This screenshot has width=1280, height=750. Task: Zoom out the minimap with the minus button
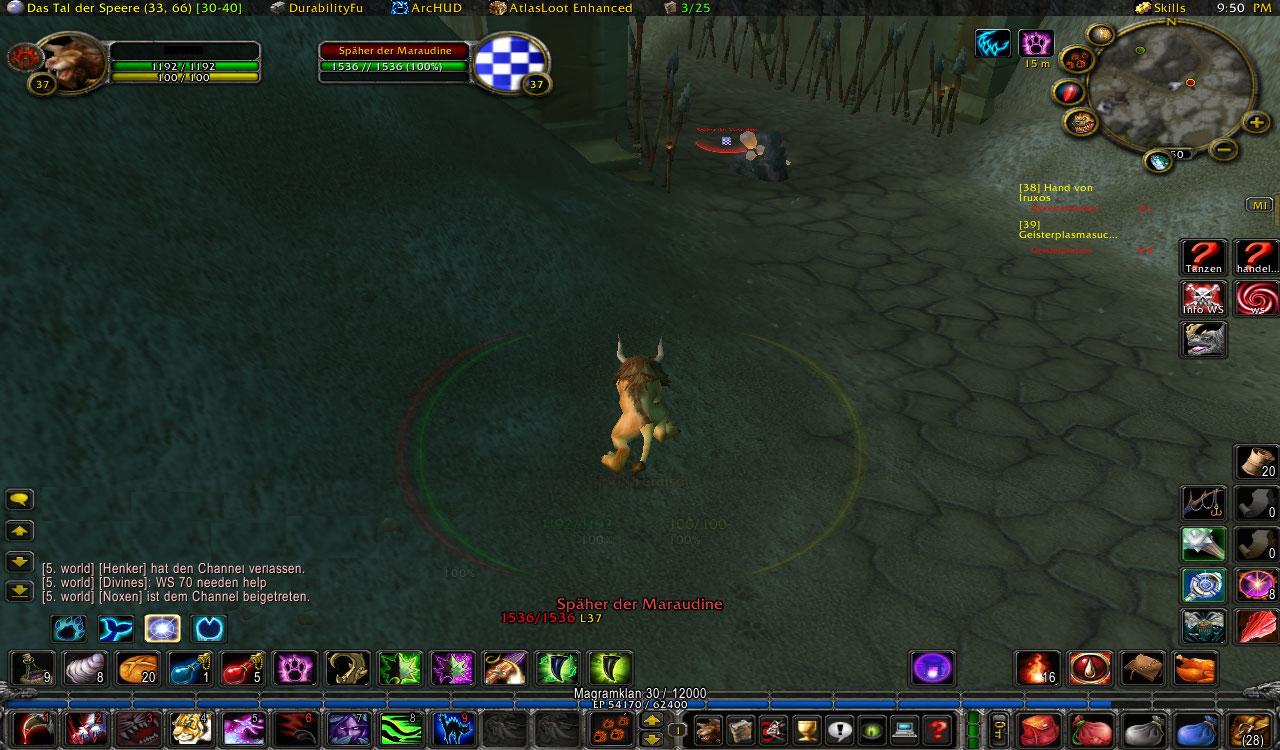click(1223, 150)
